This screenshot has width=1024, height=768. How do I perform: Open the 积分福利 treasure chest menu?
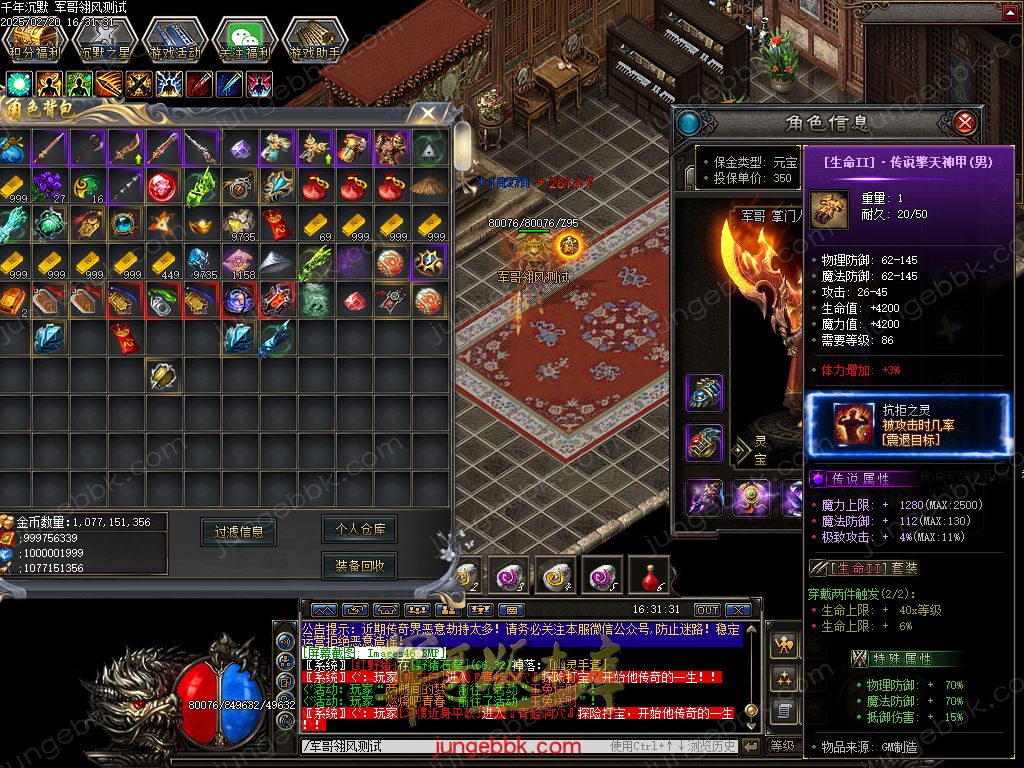coord(33,40)
